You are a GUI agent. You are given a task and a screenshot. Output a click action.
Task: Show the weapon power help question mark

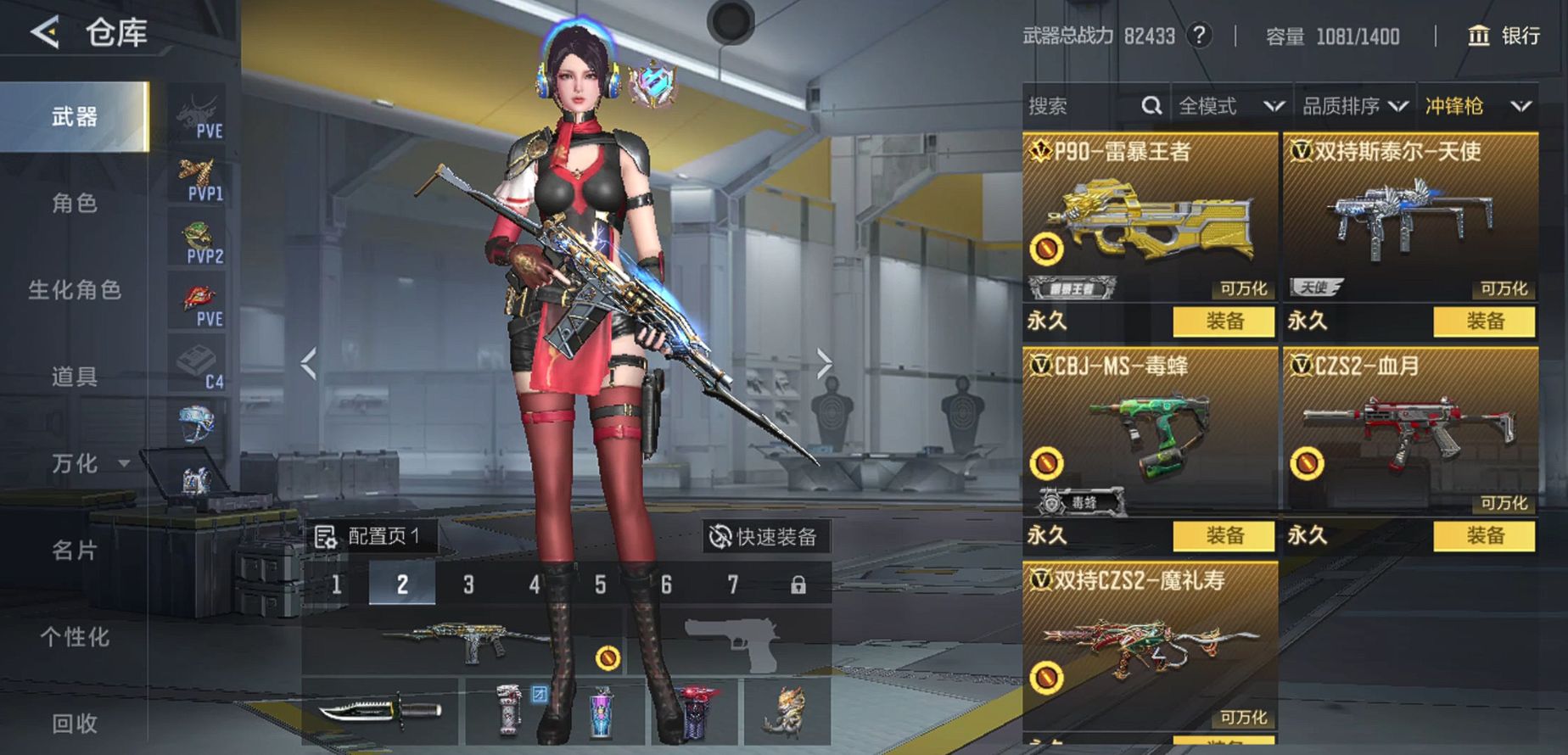point(1199,36)
